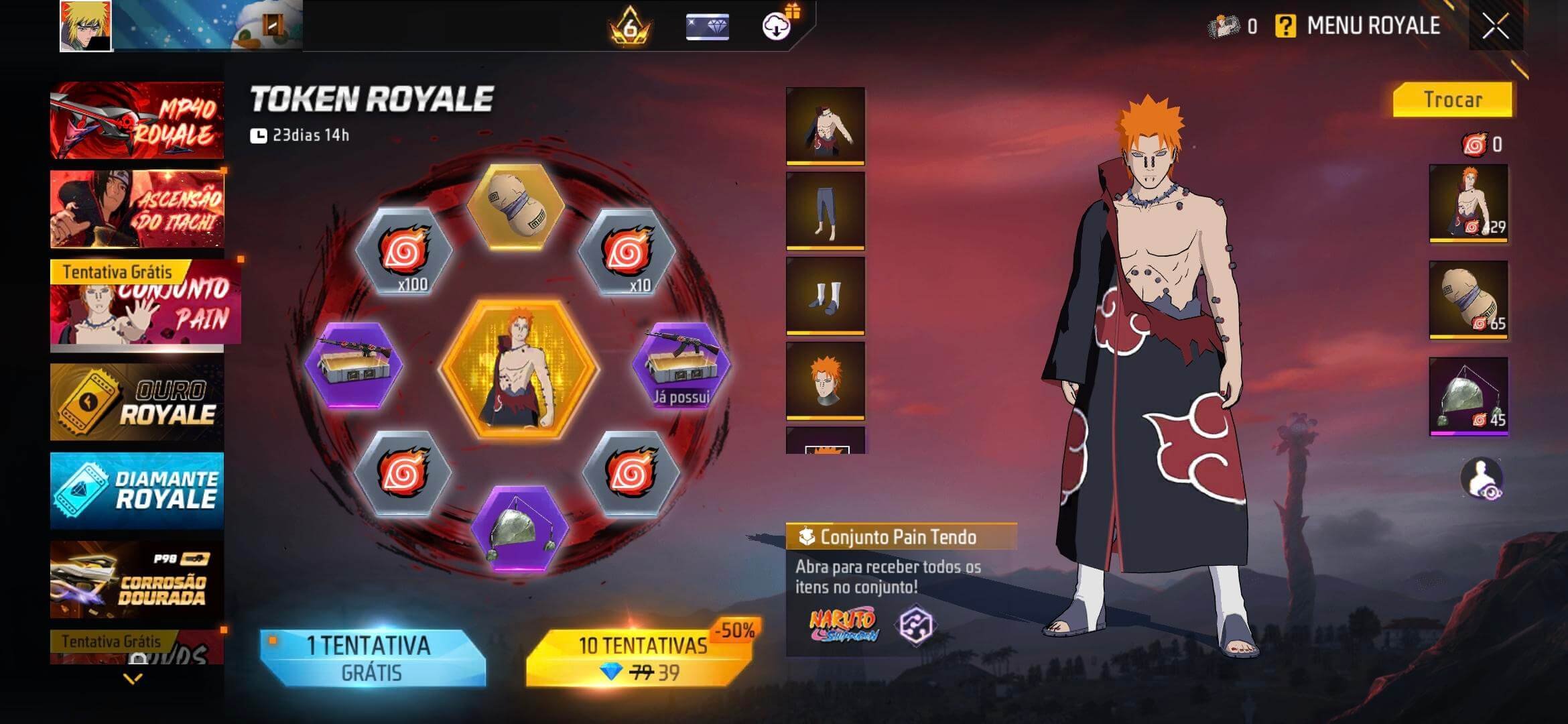Close the Token Royale screen
The height and width of the screenshot is (724, 1568).
pos(1495,27)
